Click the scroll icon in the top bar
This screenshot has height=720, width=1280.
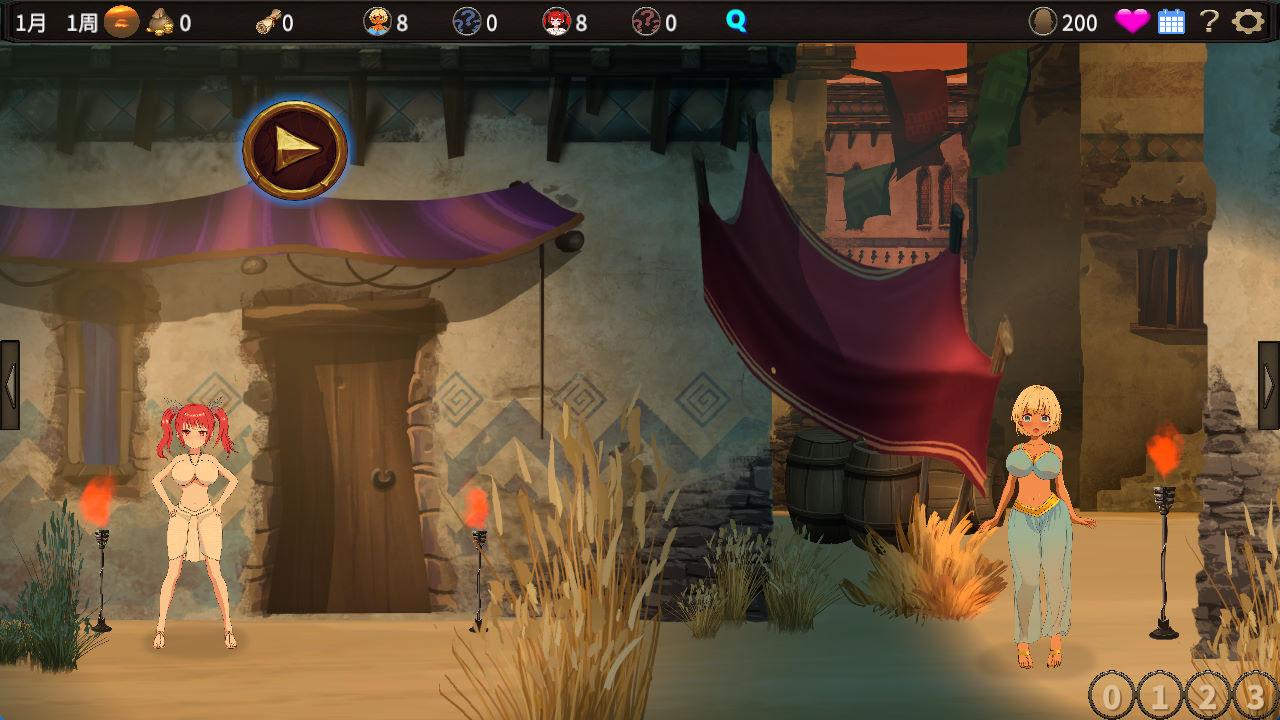pos(267,22)
